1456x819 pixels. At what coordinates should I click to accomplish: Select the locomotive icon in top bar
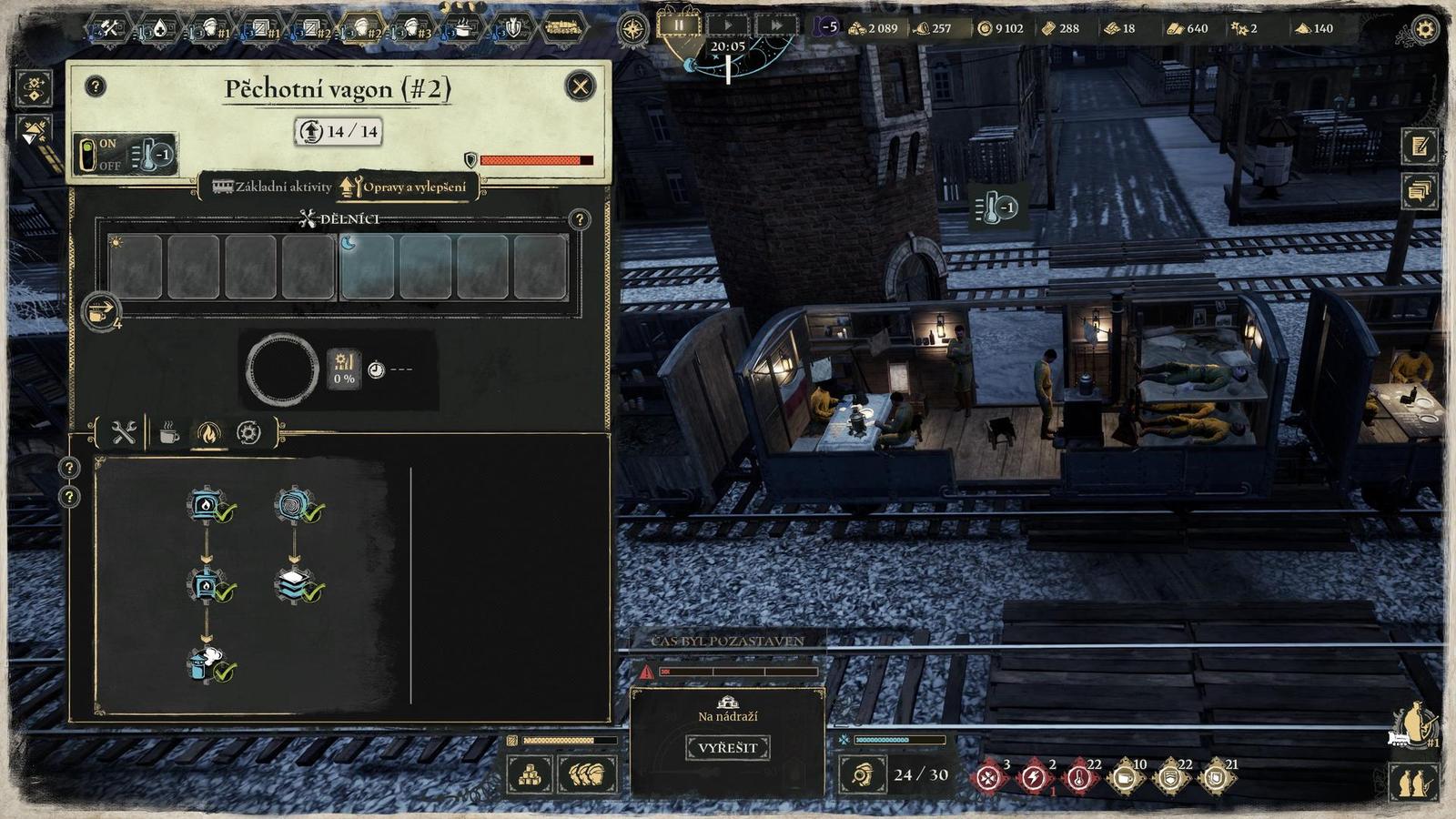point(563,28)
